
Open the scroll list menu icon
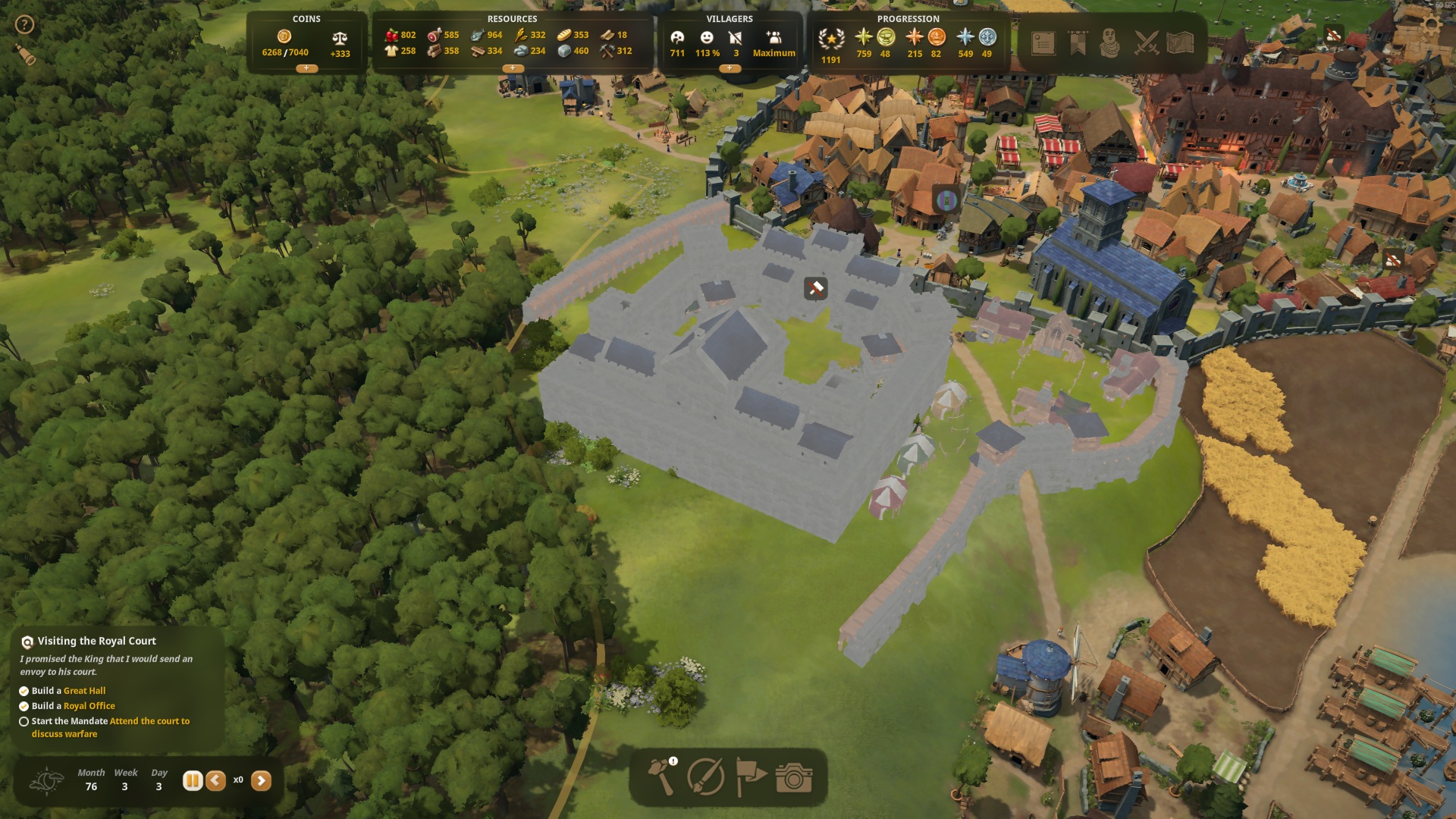(x=1043, y=43)
